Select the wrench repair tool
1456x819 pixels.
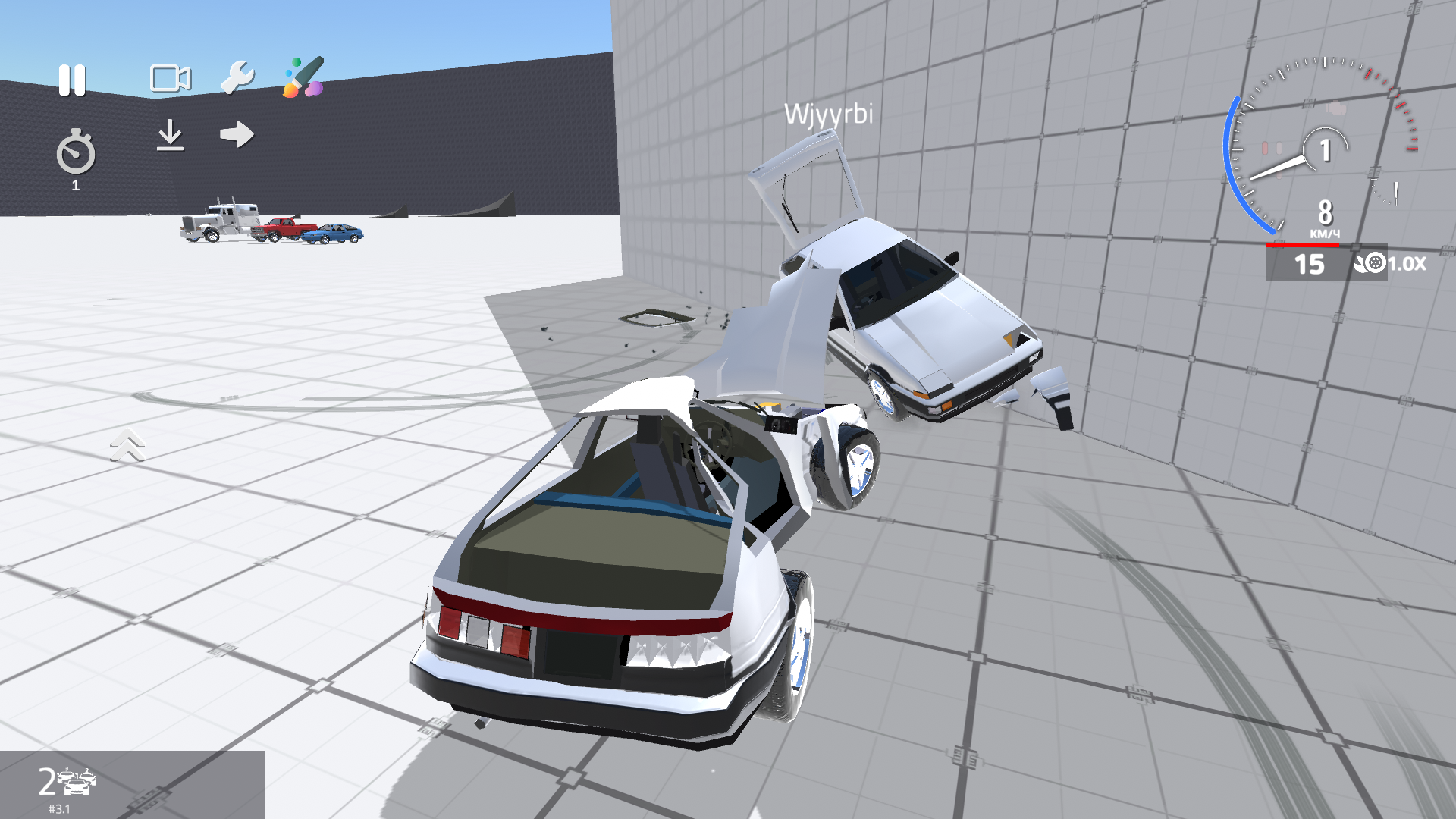click(x=237, y=77)
